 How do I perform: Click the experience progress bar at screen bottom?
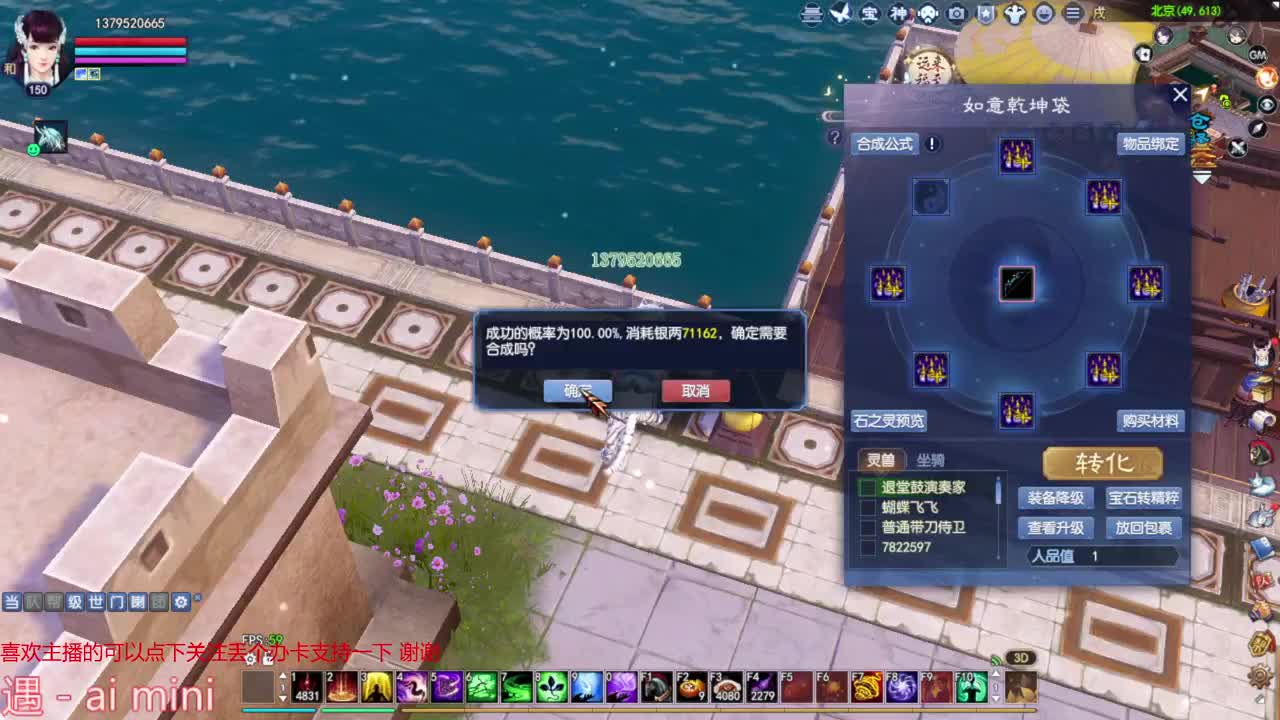(x=640, y=710)
